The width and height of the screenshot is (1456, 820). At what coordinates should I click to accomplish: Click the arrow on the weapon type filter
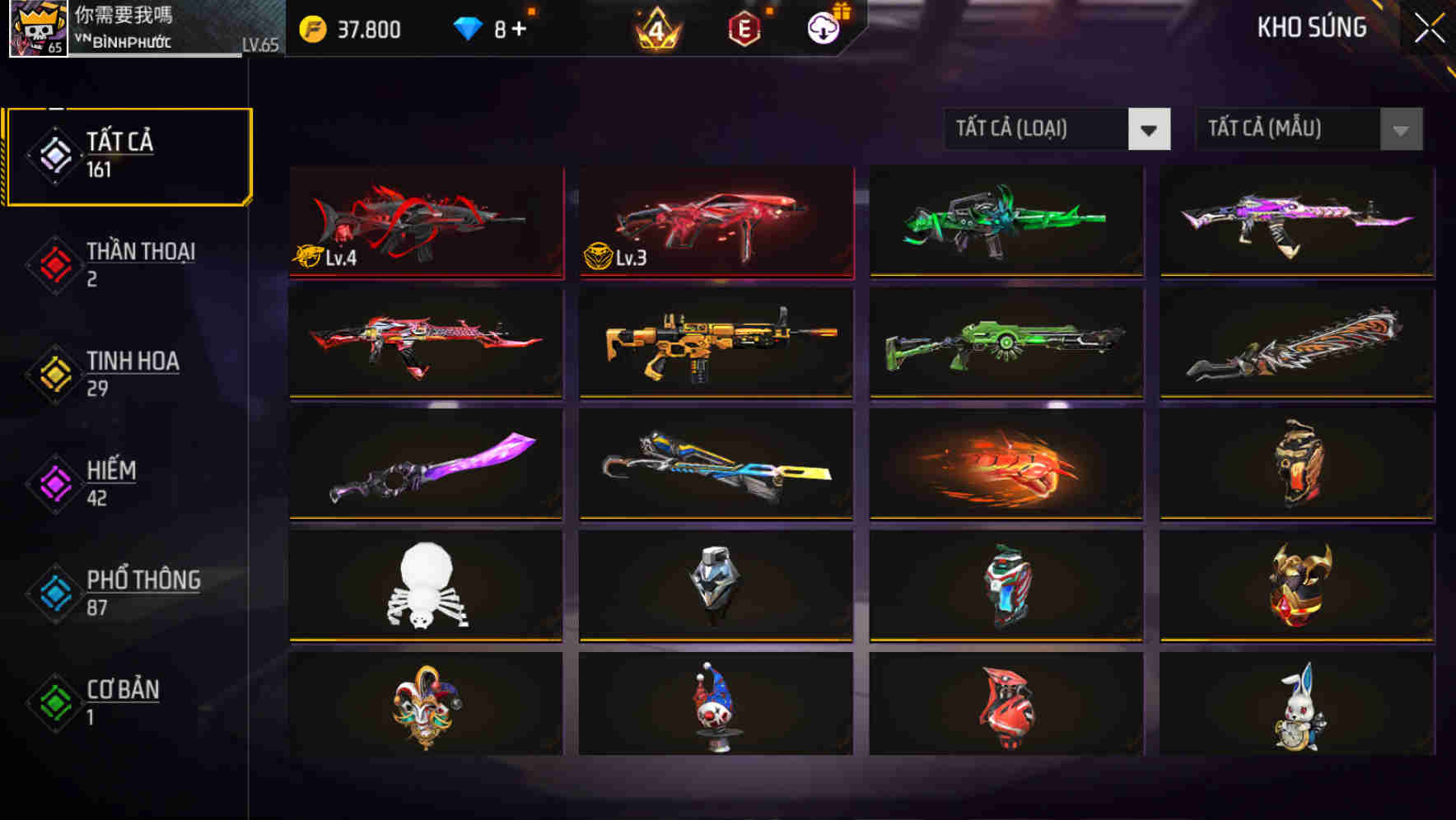[x=1150, y=129]
